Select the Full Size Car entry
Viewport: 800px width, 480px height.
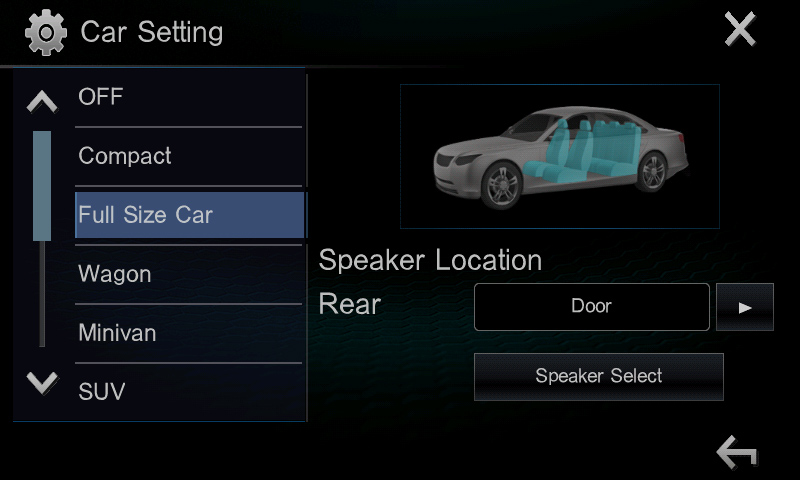pyautogui.click(x=189, y=215)
